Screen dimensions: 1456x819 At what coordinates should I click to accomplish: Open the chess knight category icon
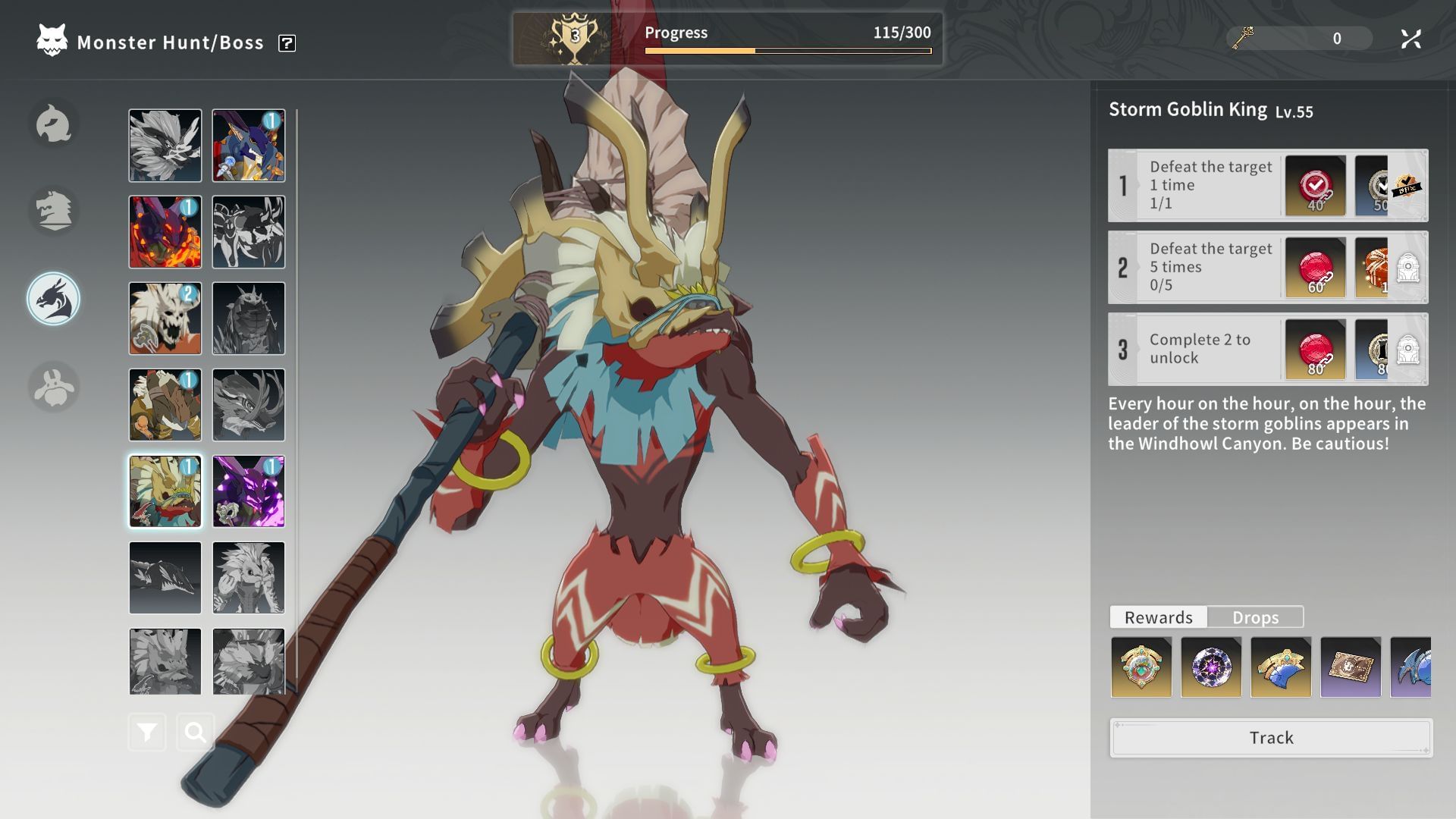pyautogui.click(x=54, y=211)
